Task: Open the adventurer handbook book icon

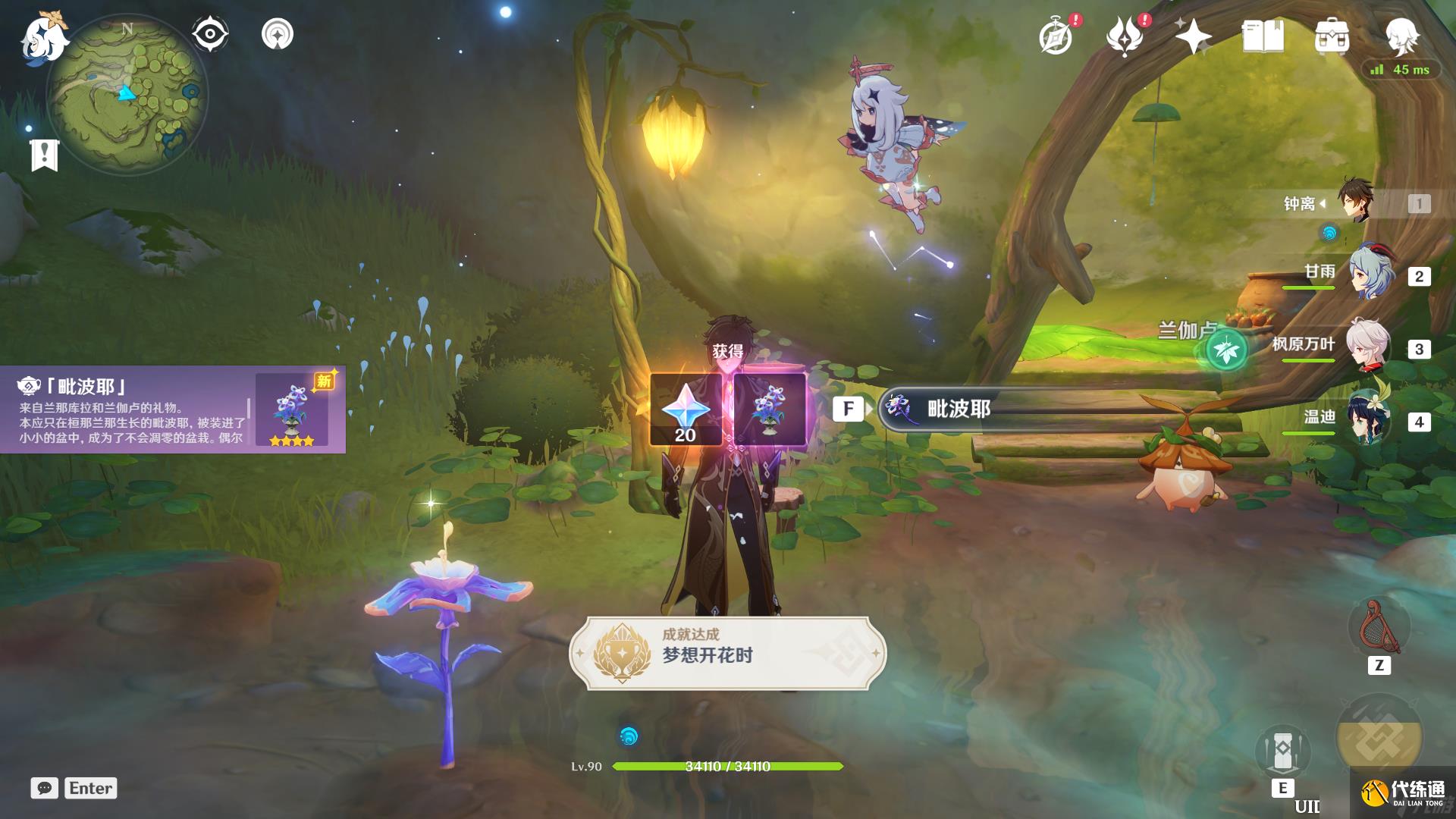Action: point(1263,36)
